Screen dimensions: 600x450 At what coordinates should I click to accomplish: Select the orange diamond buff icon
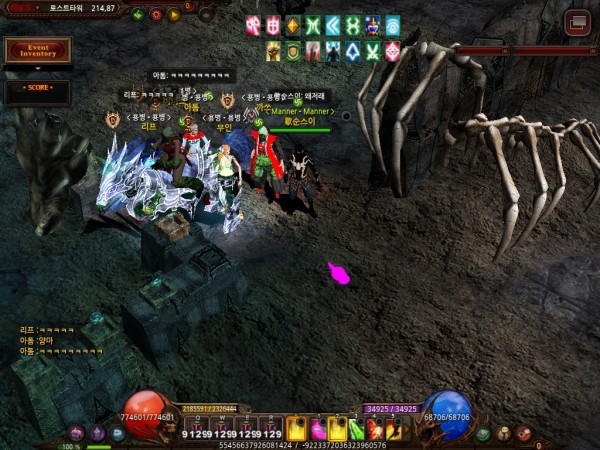293,25
